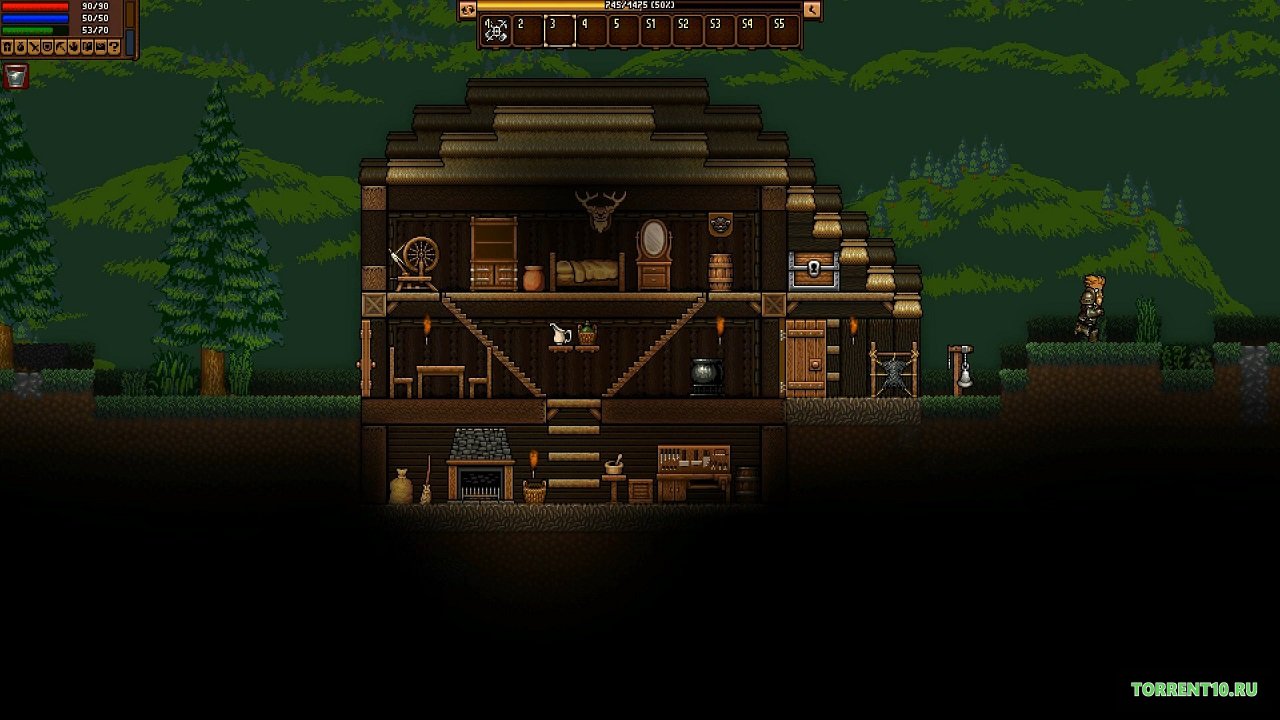Open the crossed swords menu button
This screenshot has width=1280, height=720.
click(34, 47)
